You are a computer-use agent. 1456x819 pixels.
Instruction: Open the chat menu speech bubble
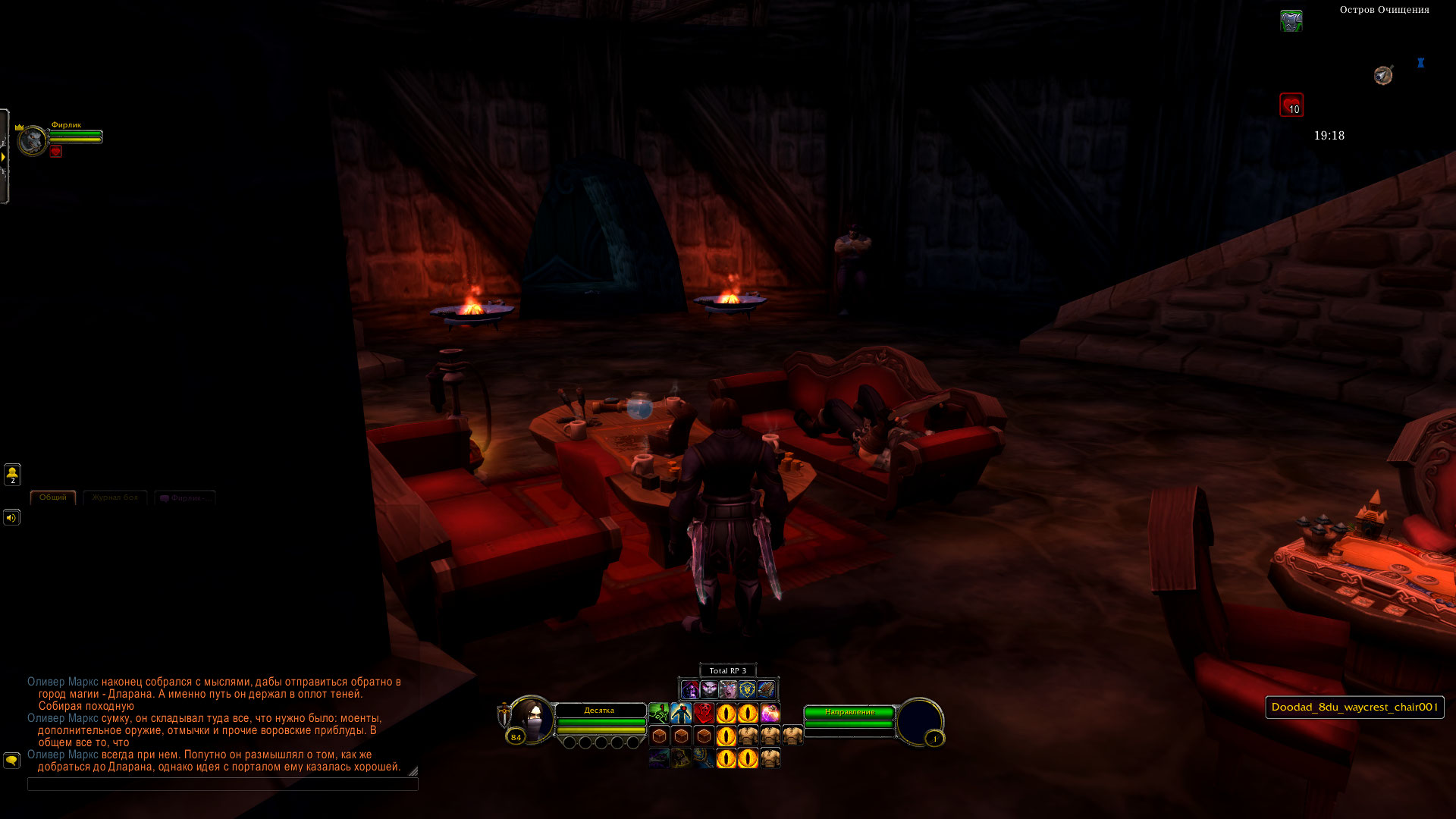[x=11, y=760]
